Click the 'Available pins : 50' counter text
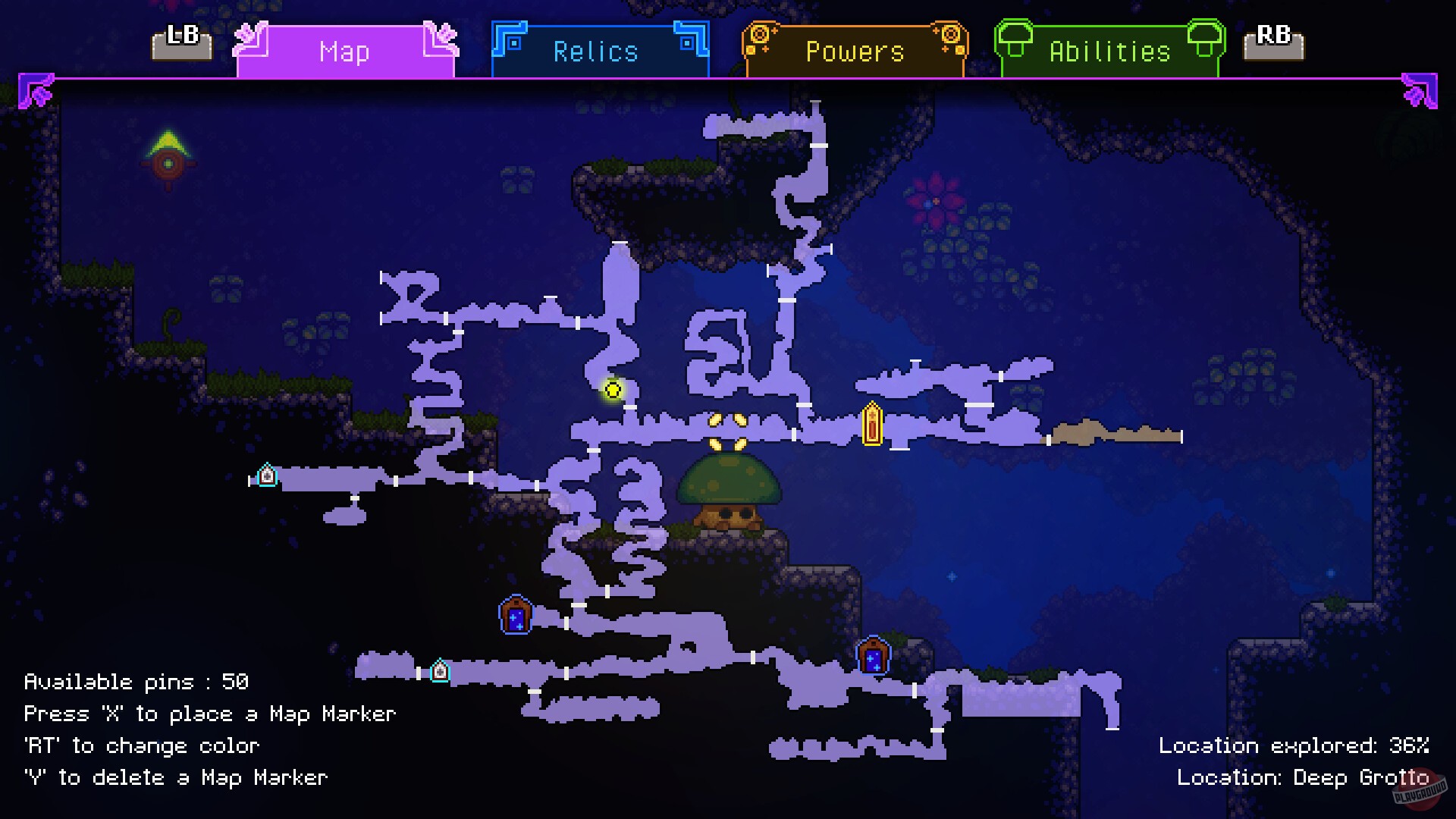1456x819 pixels. 135,681
